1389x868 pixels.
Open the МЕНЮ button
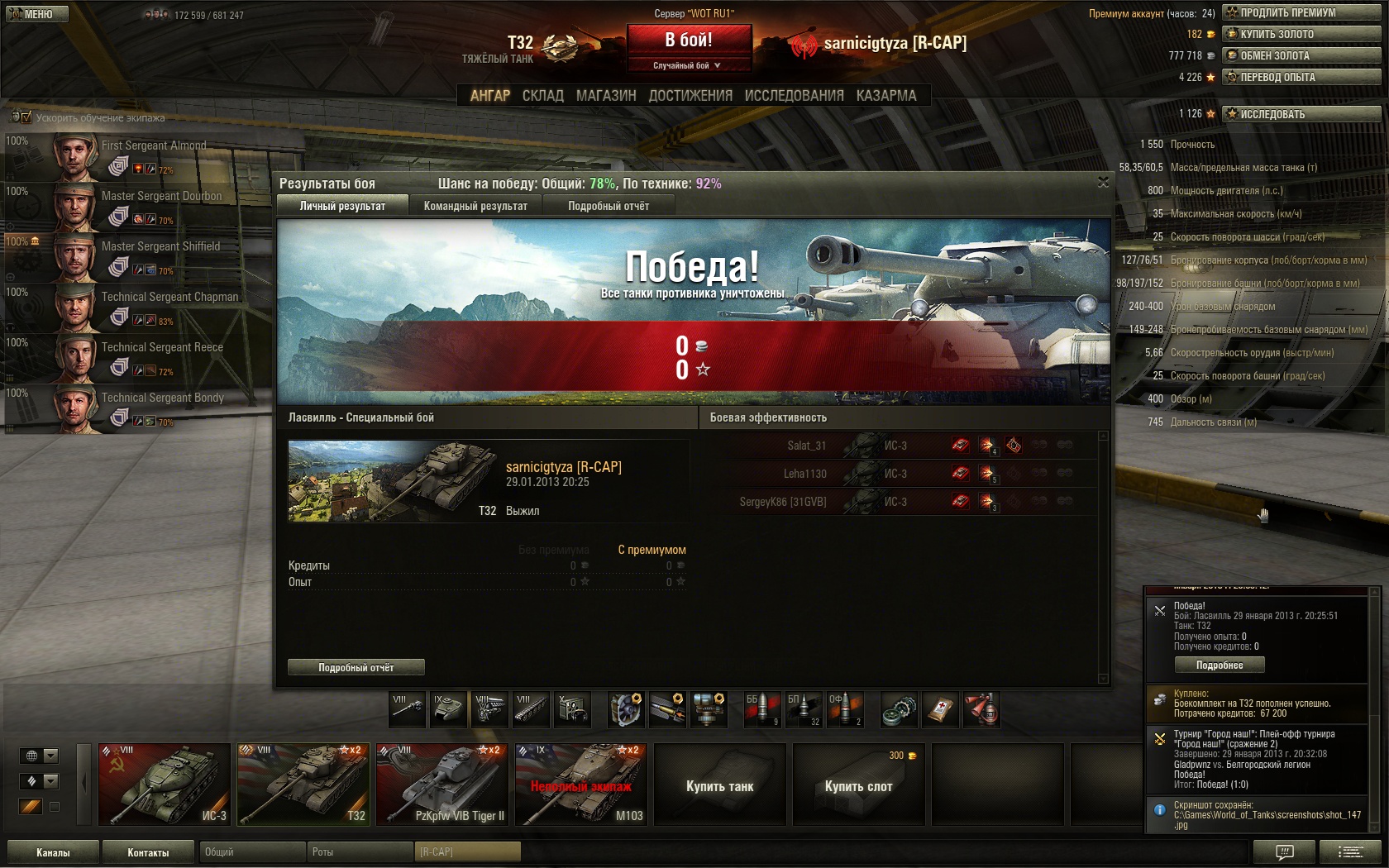coord(36,14)
